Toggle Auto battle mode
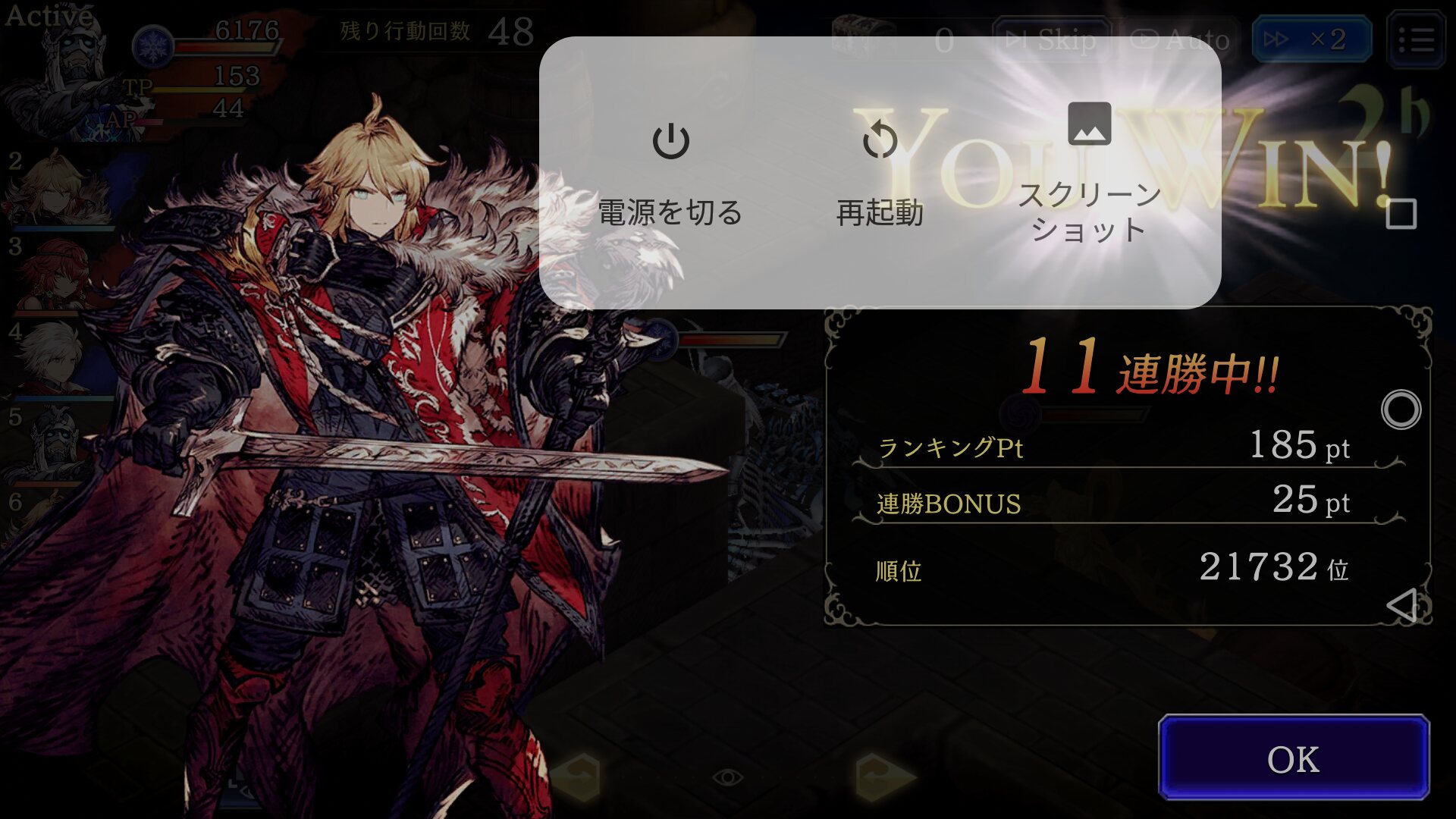The image size is (1456, 819). point(1180,39)
